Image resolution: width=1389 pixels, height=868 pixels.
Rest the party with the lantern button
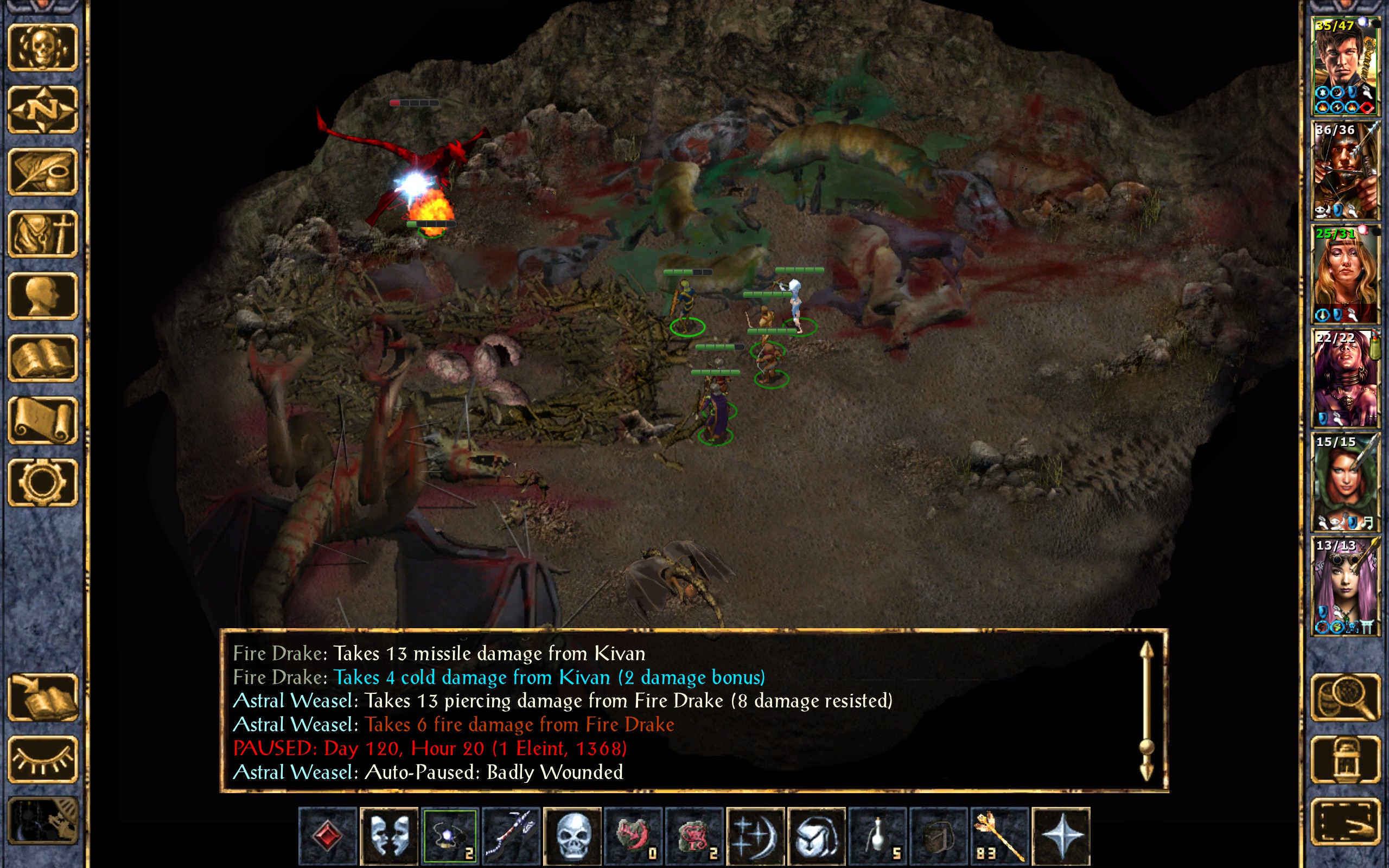[1346, 759]
